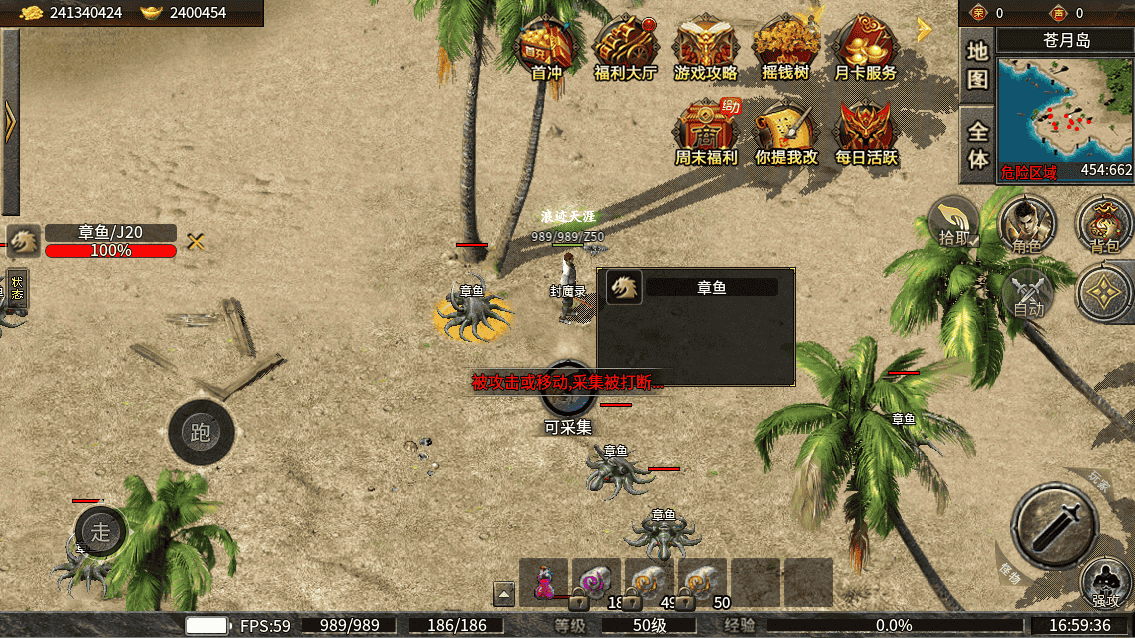Use the red potion hotbar slot
Image resolution: width=1135 pixels, height=638 pixels.
(x=545, y=582)
